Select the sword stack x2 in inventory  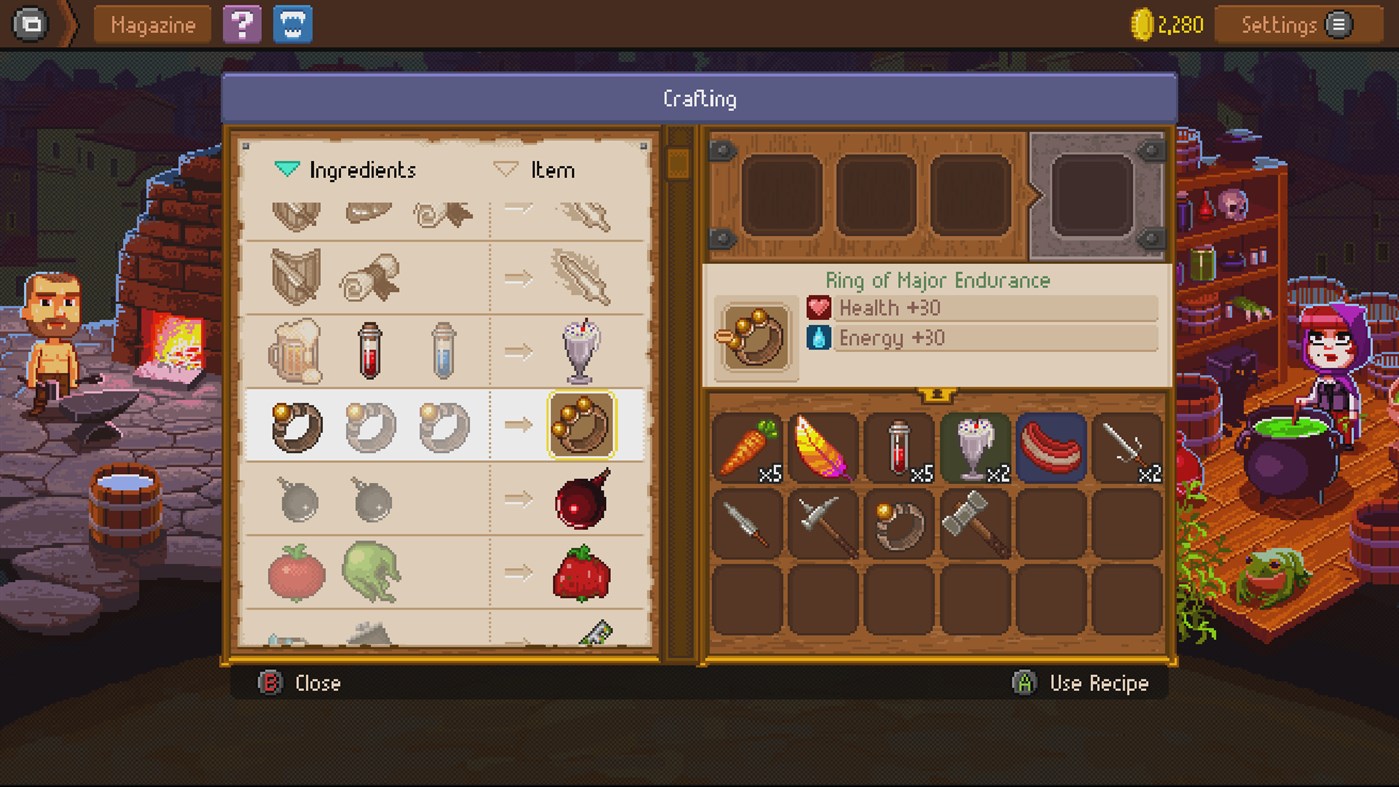tap(1127, 447)
